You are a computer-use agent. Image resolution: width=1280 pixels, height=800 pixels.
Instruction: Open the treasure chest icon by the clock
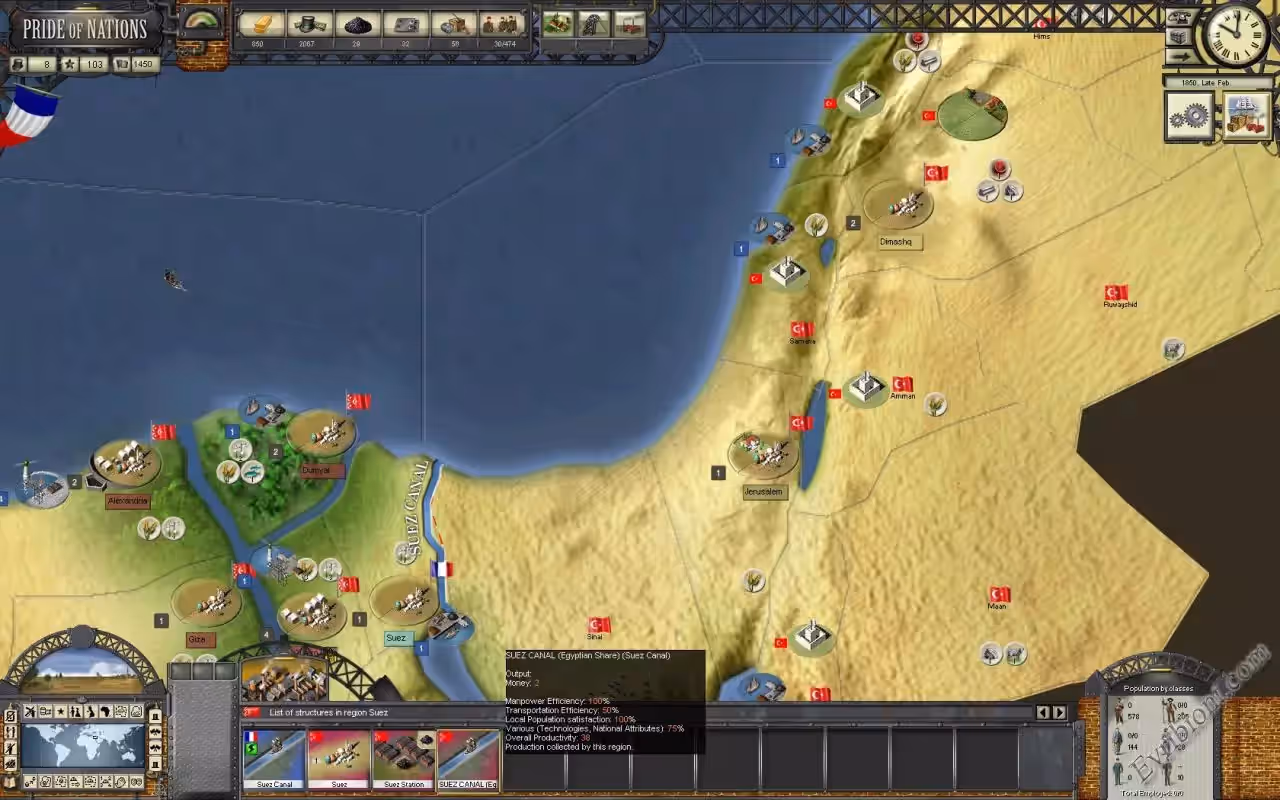tap(1180, 37)
